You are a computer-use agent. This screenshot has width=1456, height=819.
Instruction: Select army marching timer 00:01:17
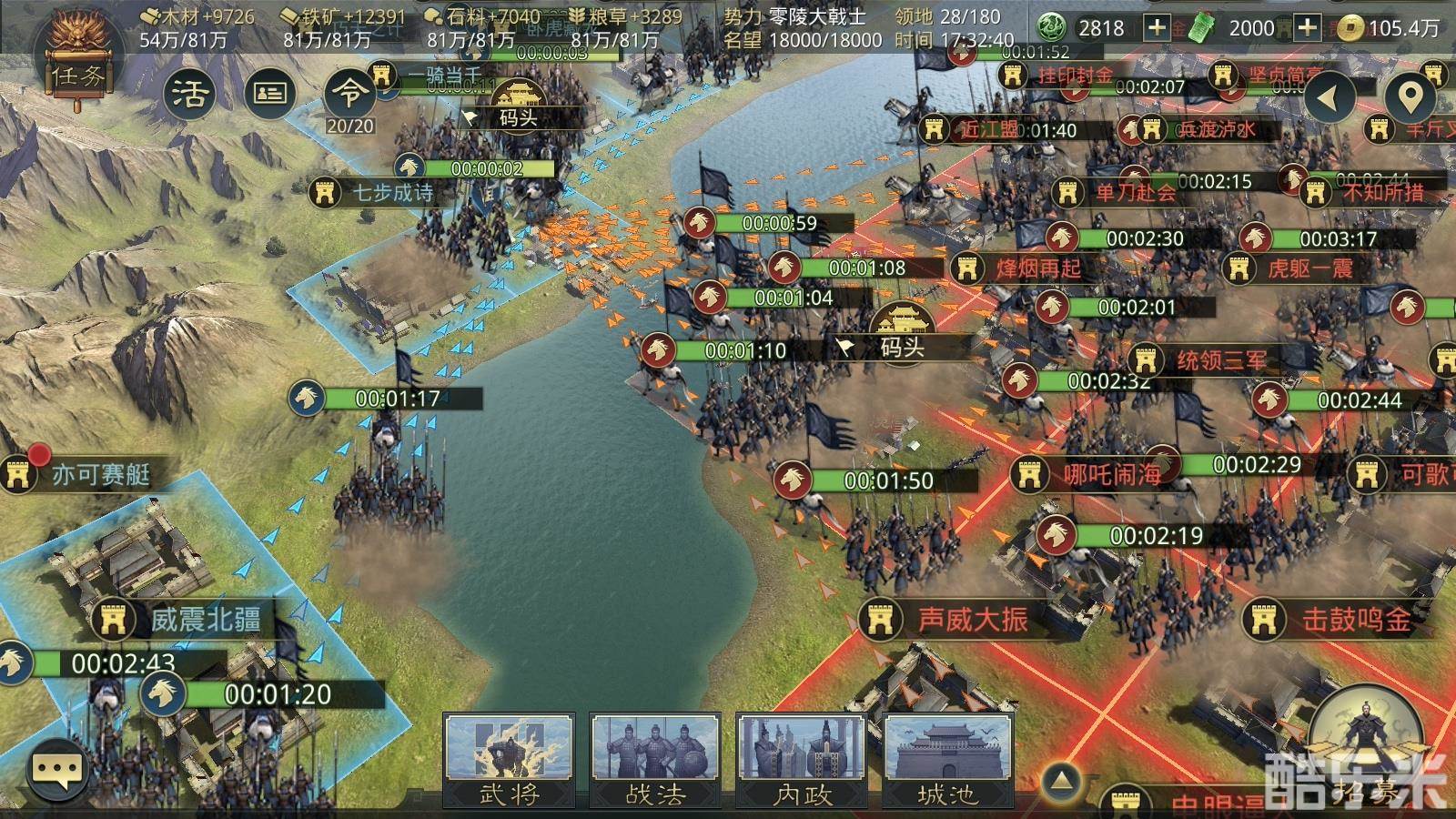click(x=398, y=399)
